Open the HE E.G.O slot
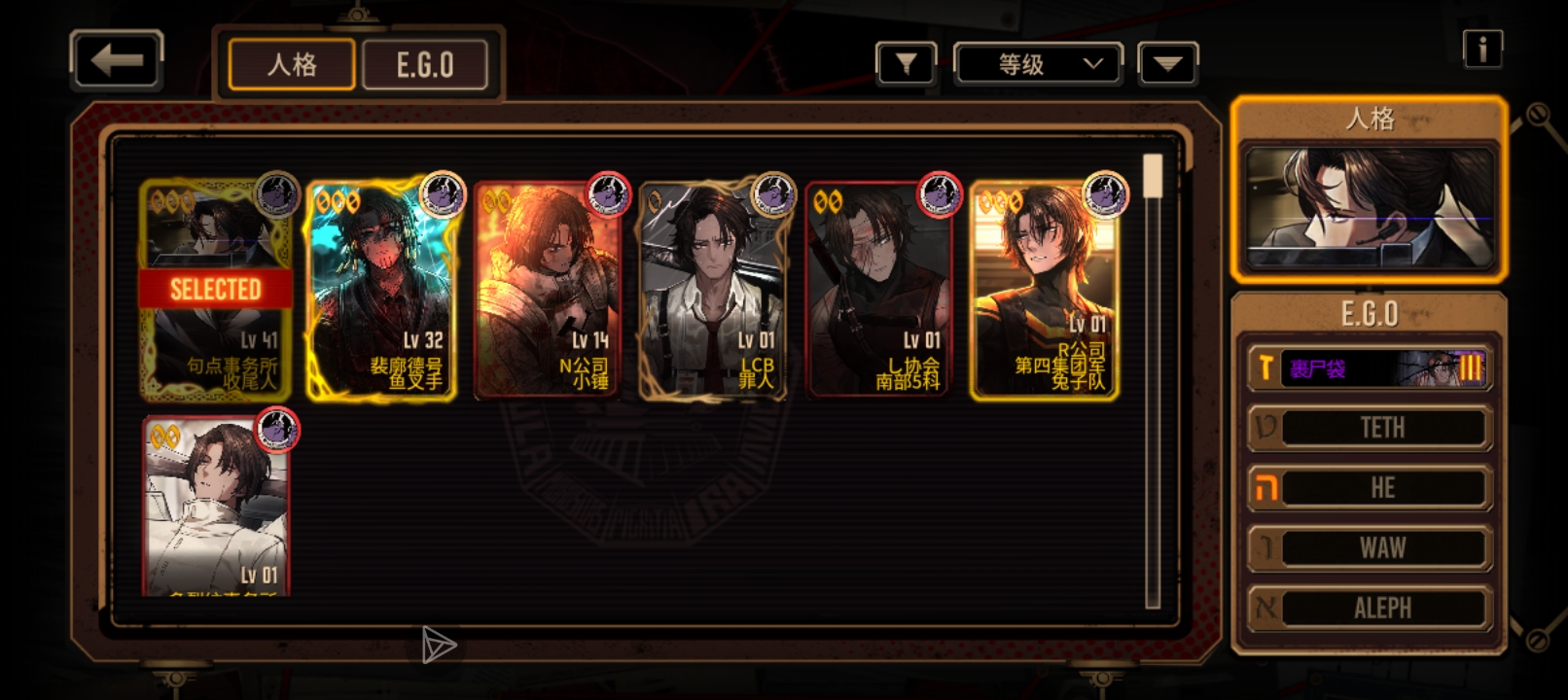The width and height of the screenshot is (1568, 700). (1370, 488)
